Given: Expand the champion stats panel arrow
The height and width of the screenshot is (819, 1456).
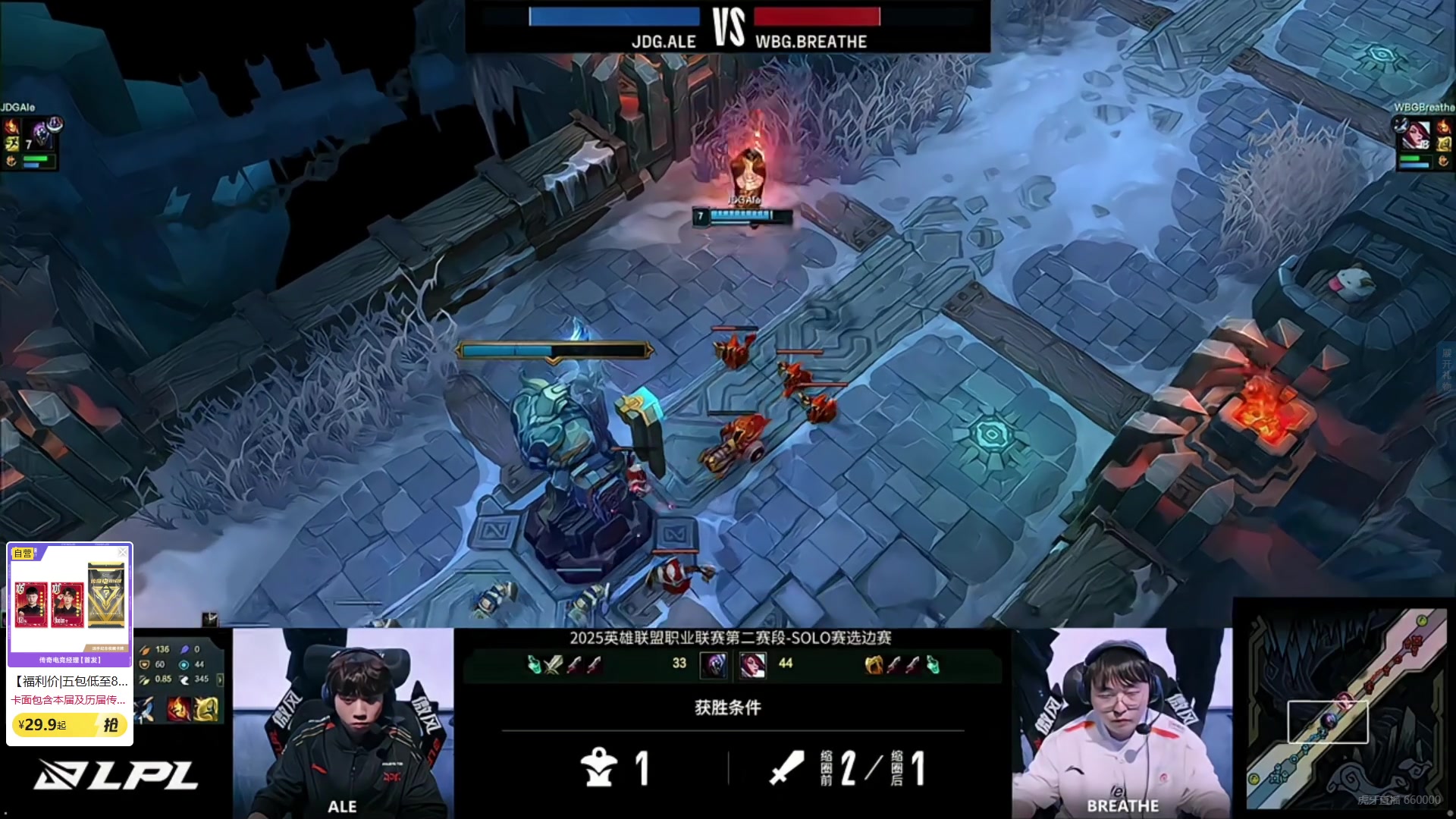Looking at the screenshot, I should click(x=221, y=679).
